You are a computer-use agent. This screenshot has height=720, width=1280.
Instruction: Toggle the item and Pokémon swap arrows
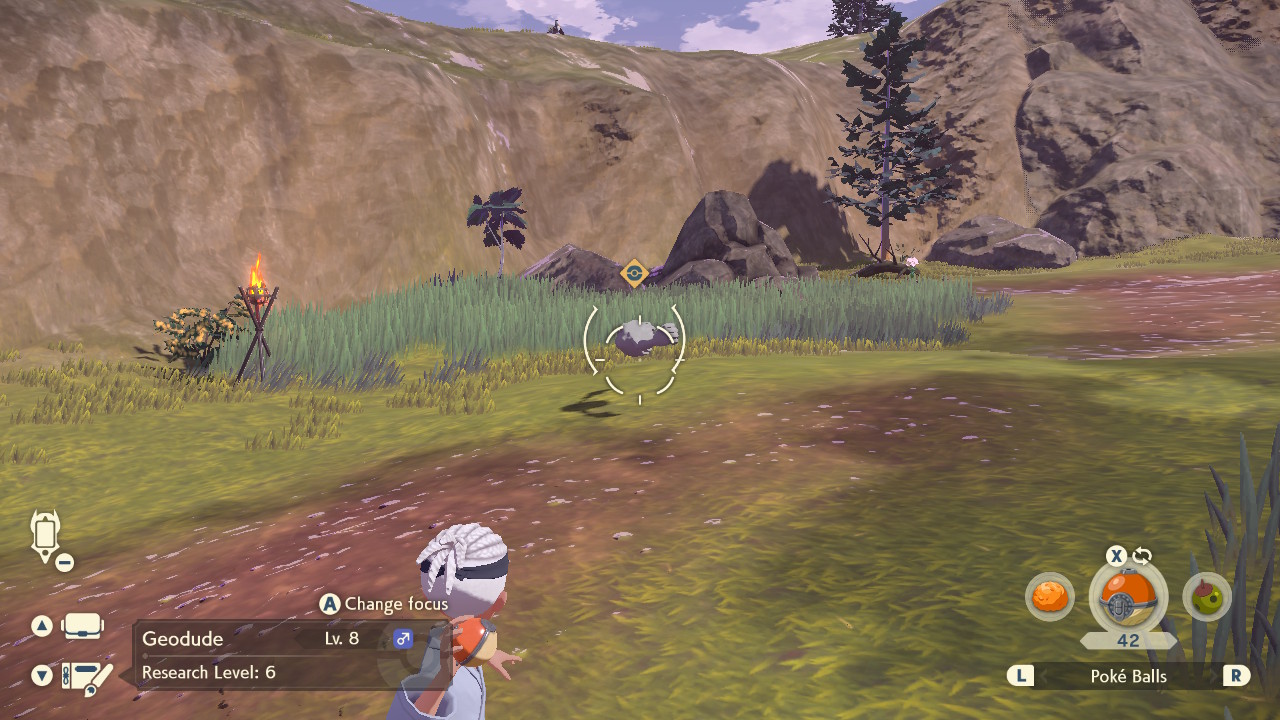(1142, 556)
